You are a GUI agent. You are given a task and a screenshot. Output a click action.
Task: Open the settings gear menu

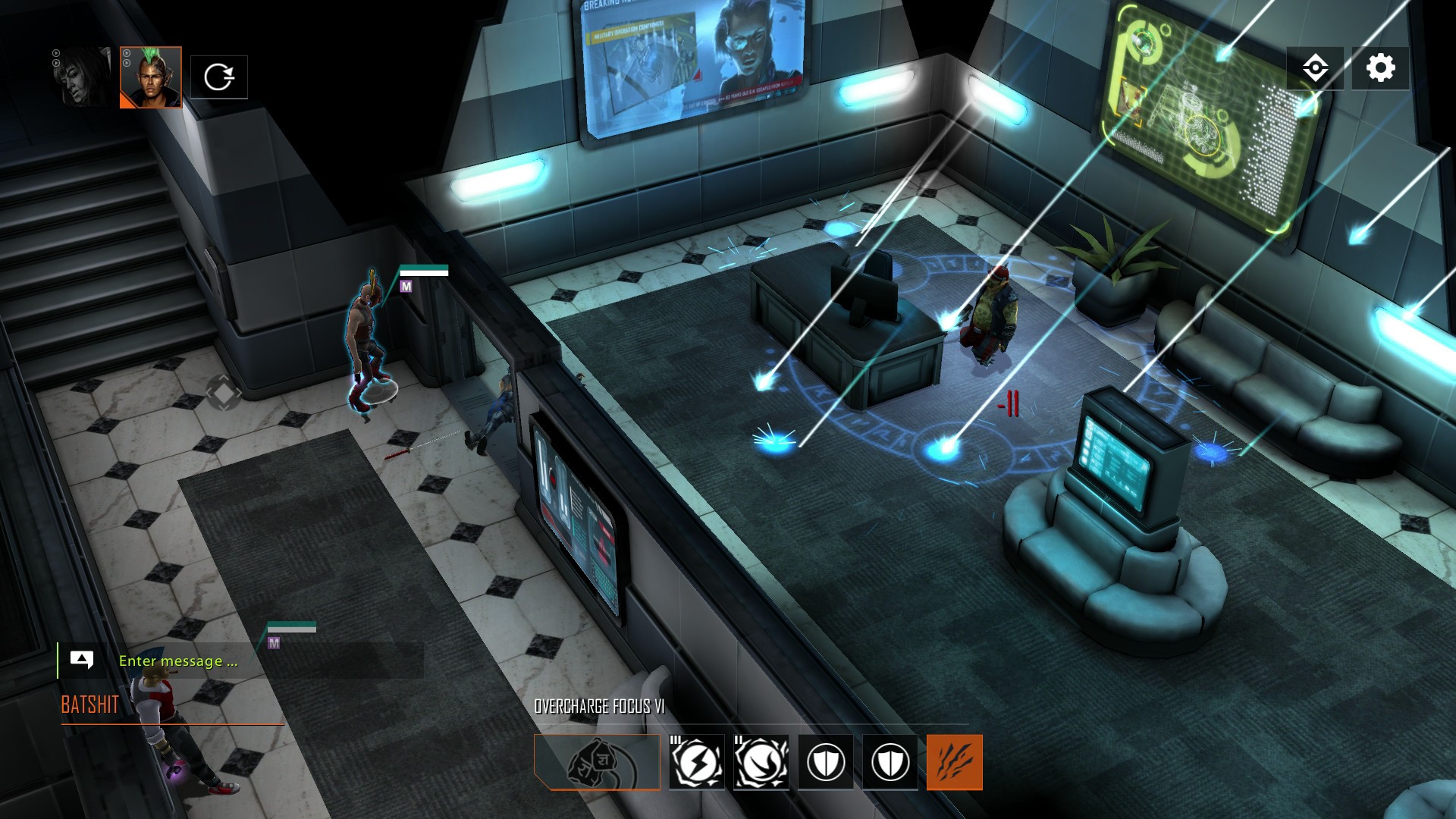pos(1380,68)
